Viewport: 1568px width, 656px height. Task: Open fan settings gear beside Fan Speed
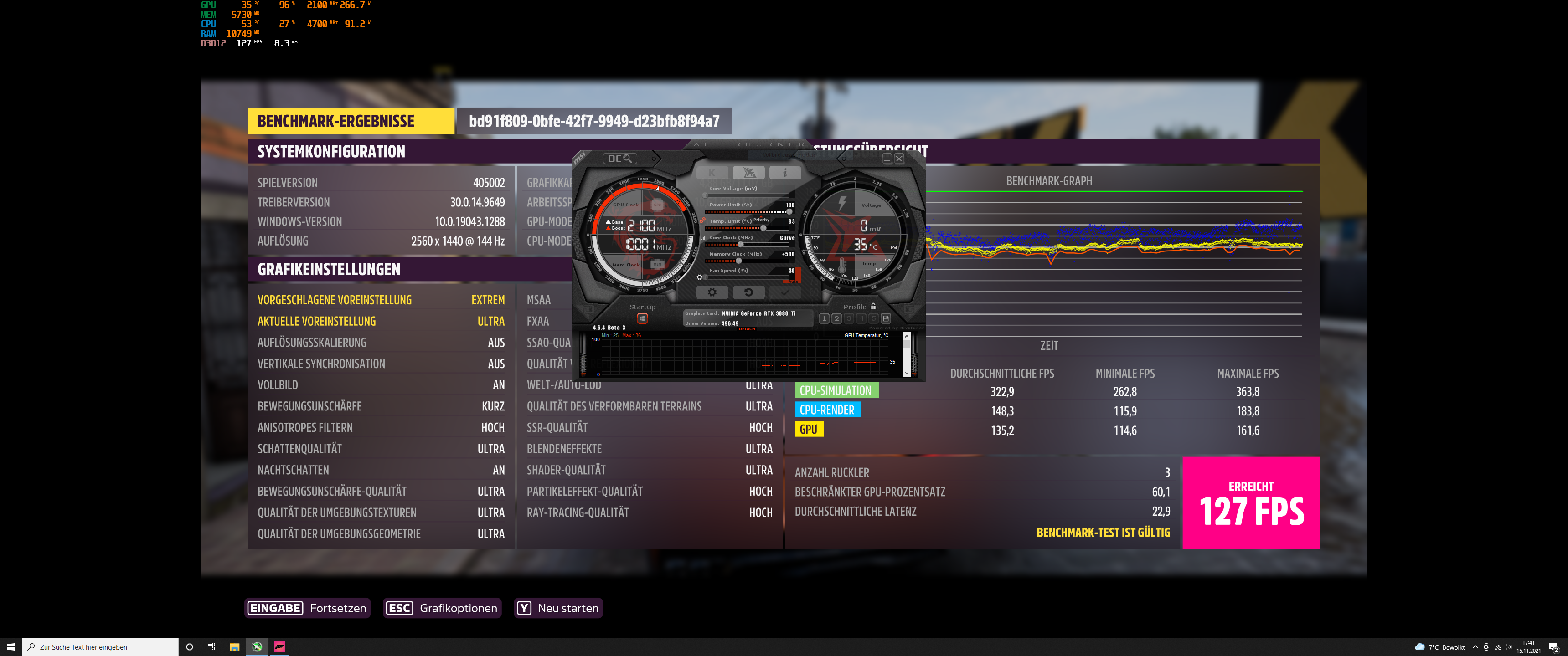coord(700,277)
